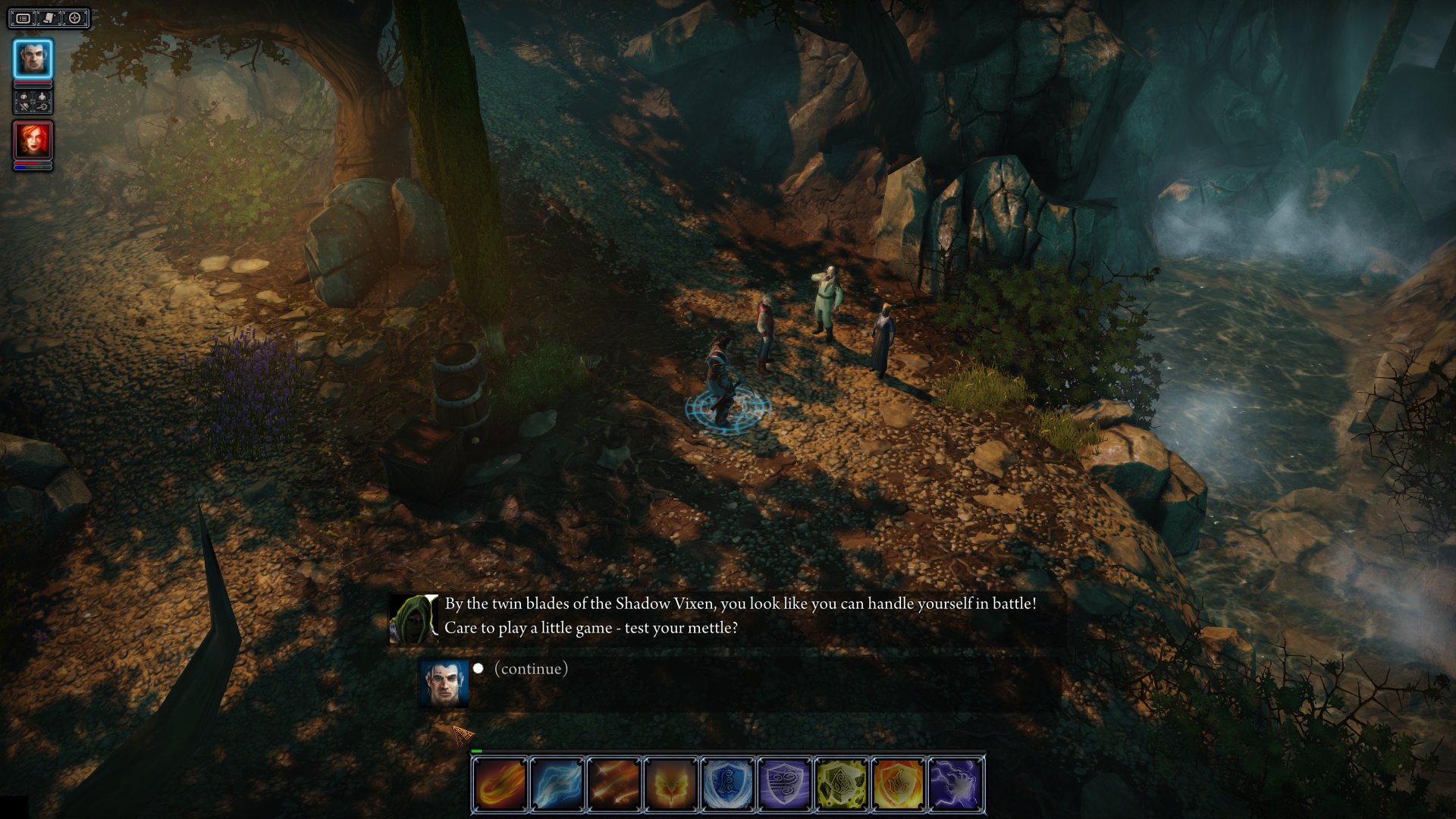This screenshot has width=1456, height=819.
Task: Select the red-haired woman portrait
Action: tap(33, 140)
